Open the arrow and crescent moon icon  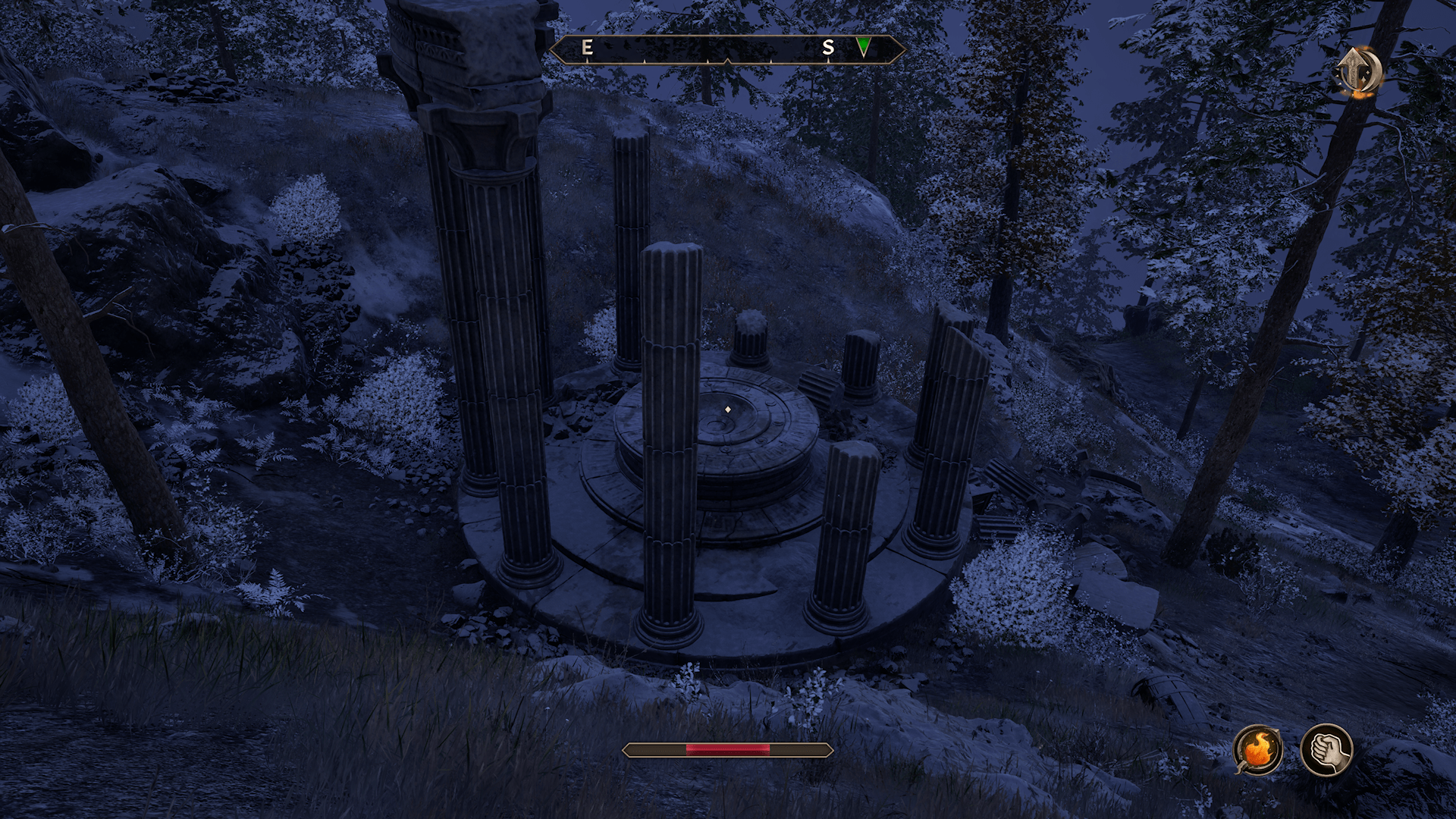(1358, 72)
